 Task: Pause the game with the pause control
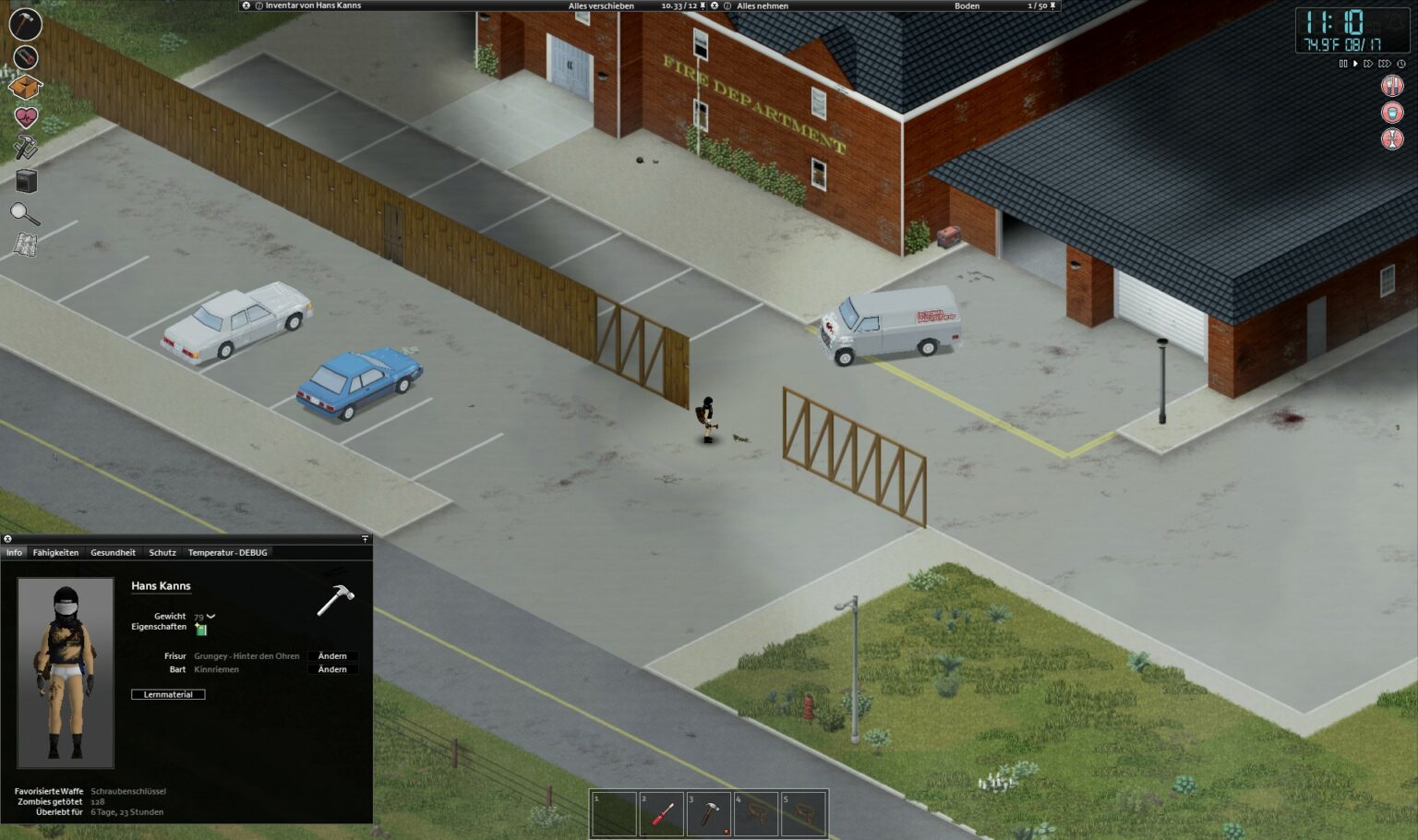point(1343,64)
